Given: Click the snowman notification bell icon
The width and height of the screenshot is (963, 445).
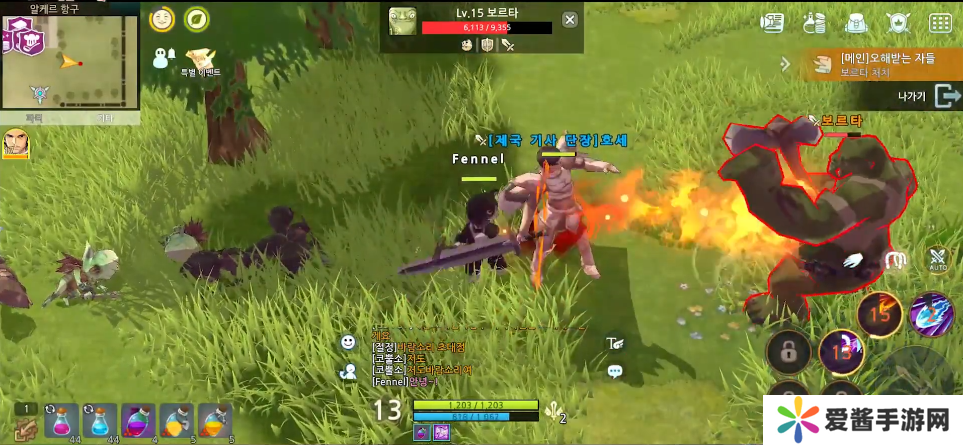Looking at the screenshot, I should coord(163,58).
